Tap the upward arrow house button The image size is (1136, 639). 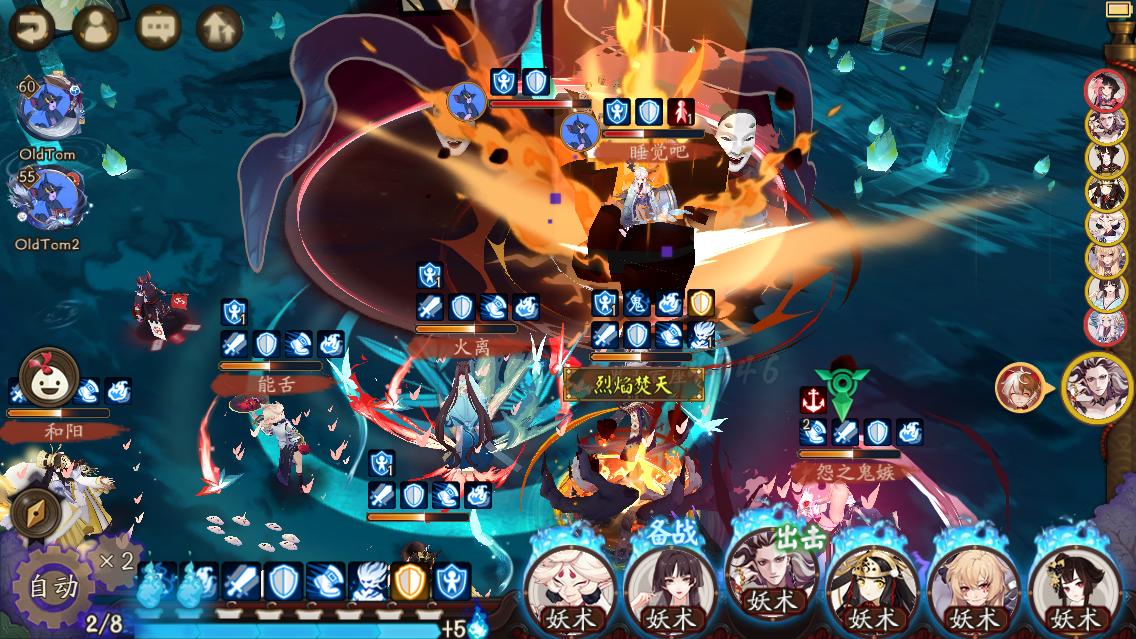219,28
